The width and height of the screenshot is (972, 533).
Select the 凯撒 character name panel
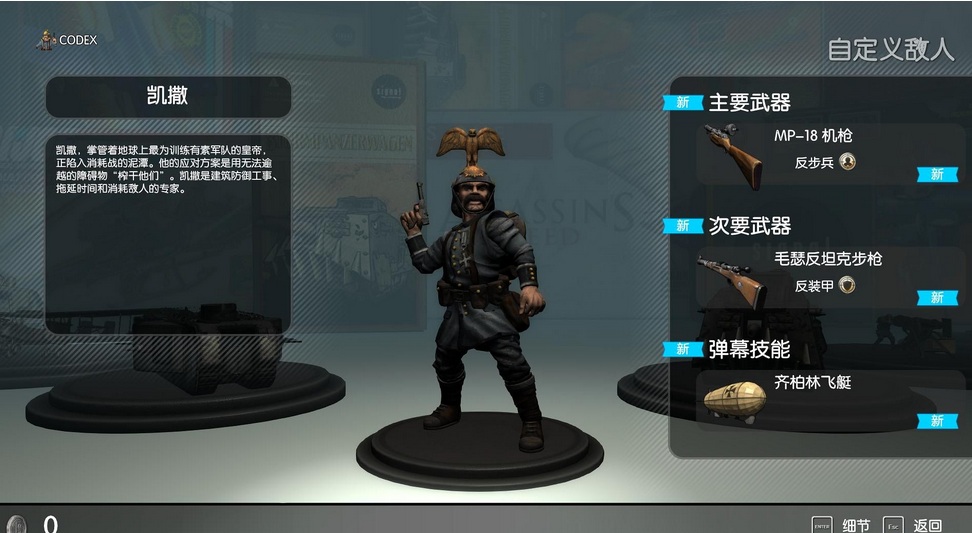tap(168, 97)
